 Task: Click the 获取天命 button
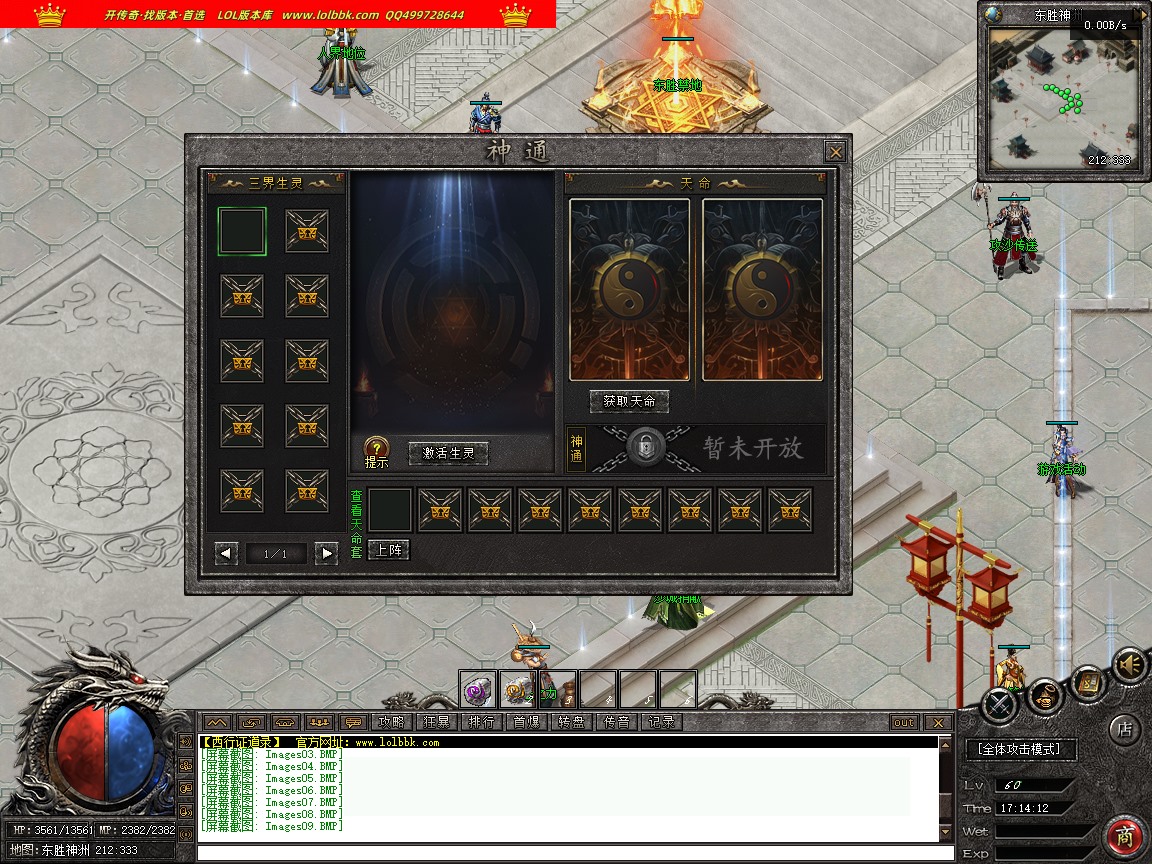pos(629,401)
